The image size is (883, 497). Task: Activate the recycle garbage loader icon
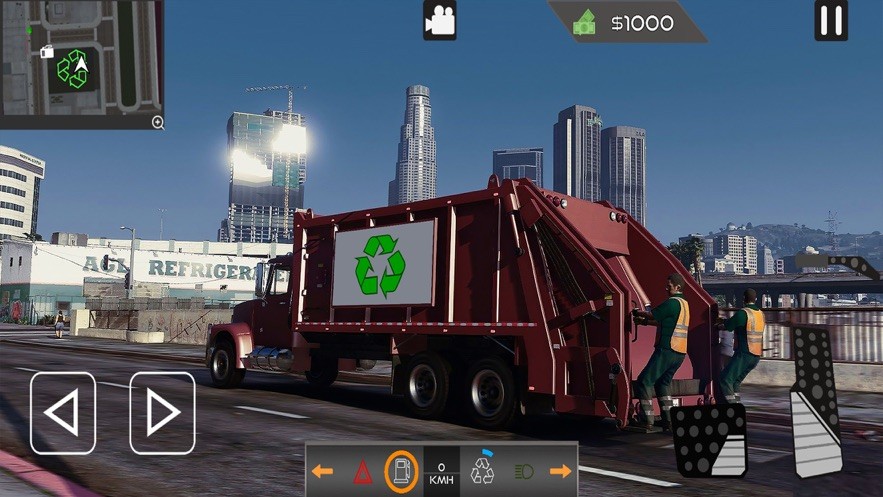(x=483, y=469)
